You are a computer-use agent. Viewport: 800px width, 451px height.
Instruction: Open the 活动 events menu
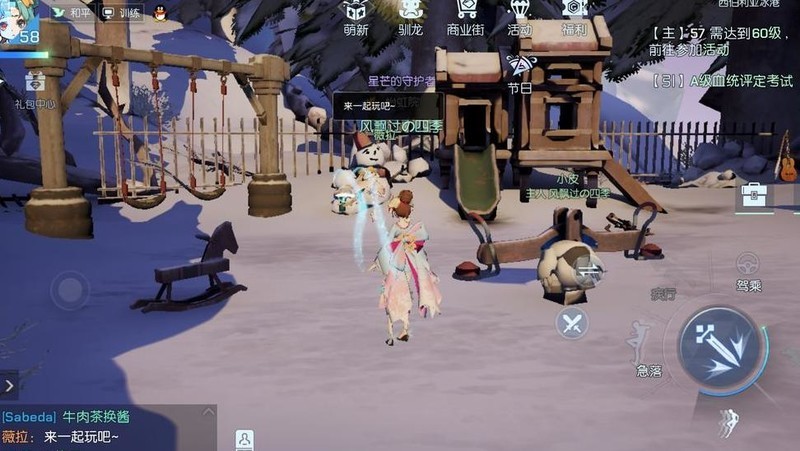tap(519, 17)
